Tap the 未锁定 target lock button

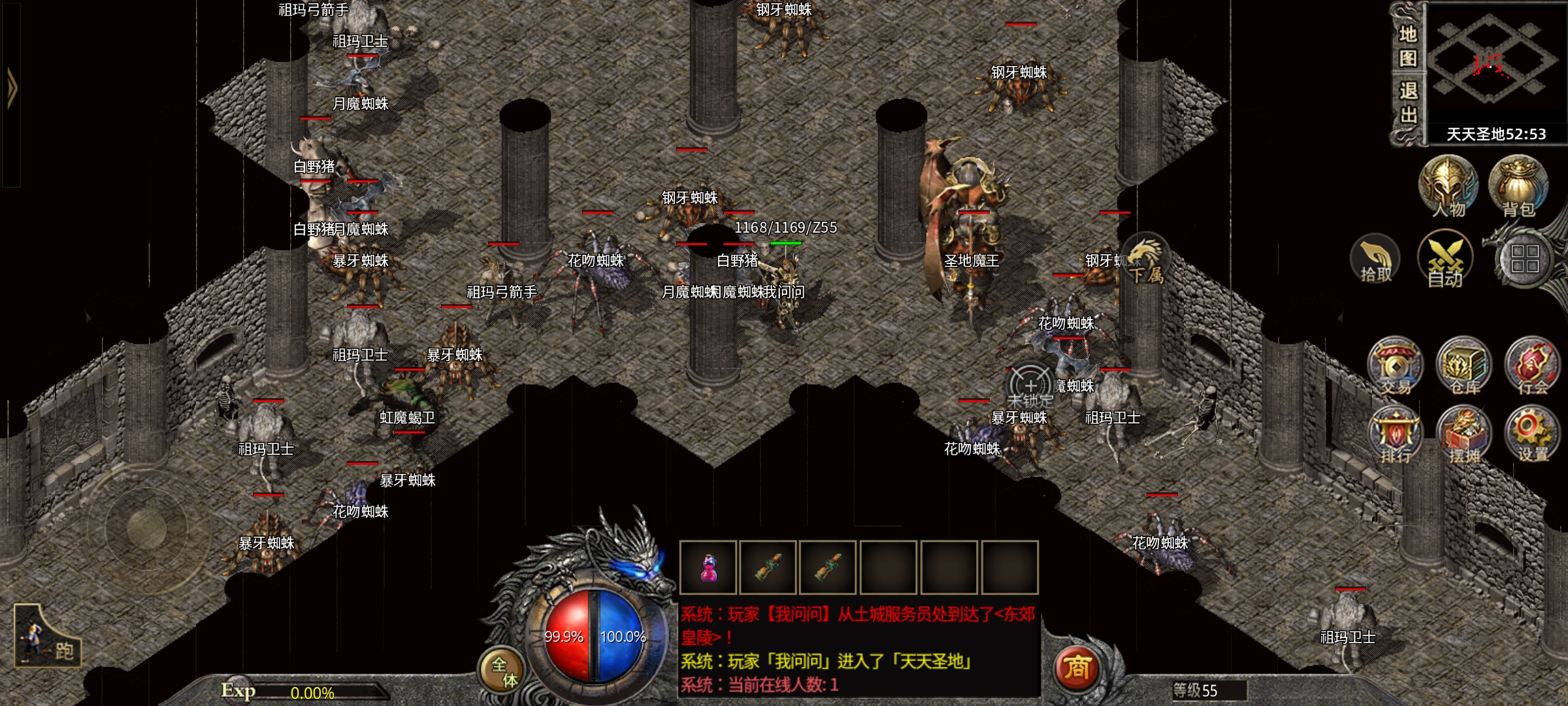click(1030, 388)
